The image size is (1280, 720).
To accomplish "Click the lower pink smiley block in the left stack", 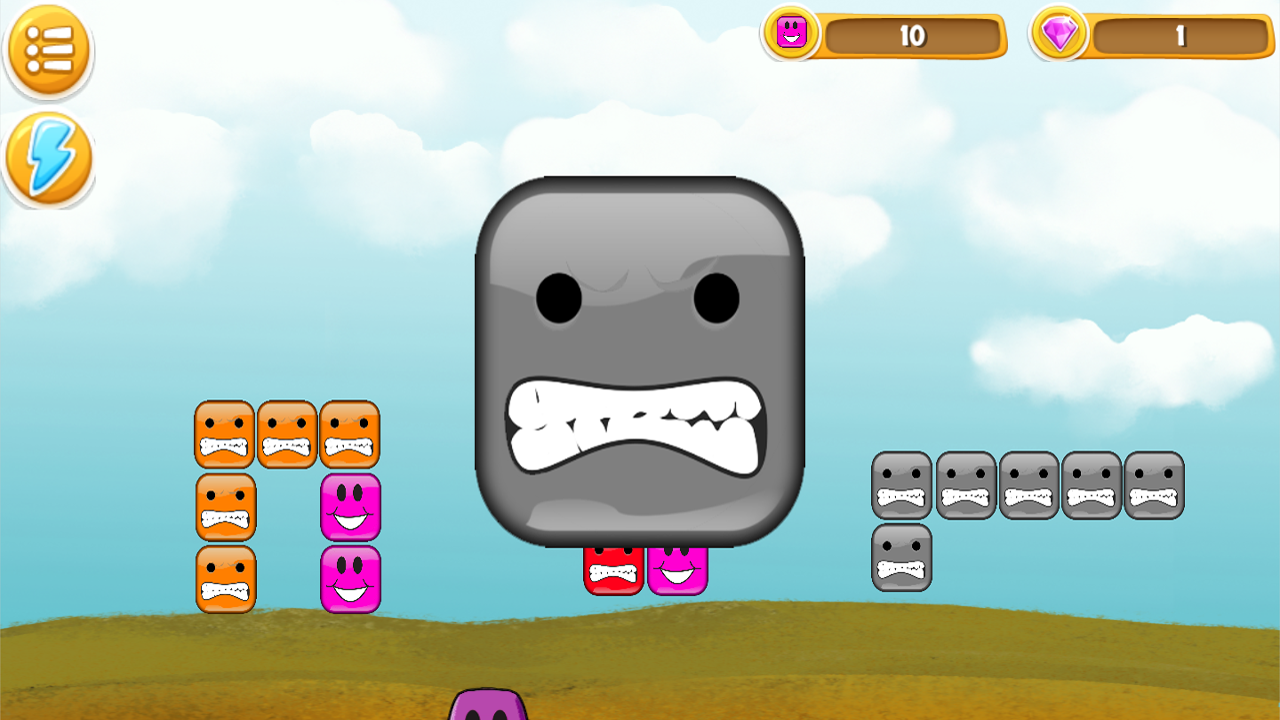I will point(351,578).
